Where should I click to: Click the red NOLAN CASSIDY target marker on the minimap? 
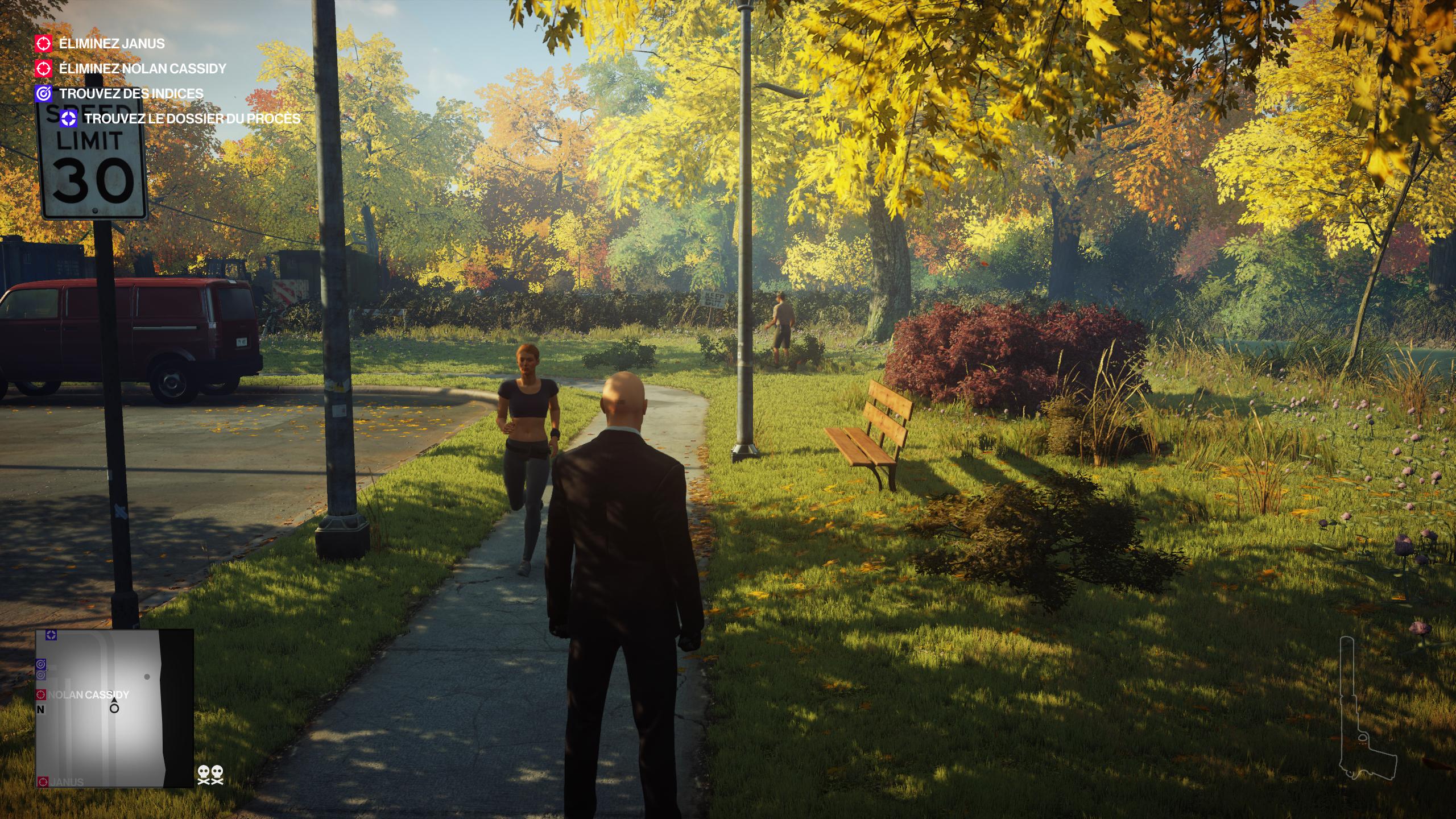tap(40, 694)
